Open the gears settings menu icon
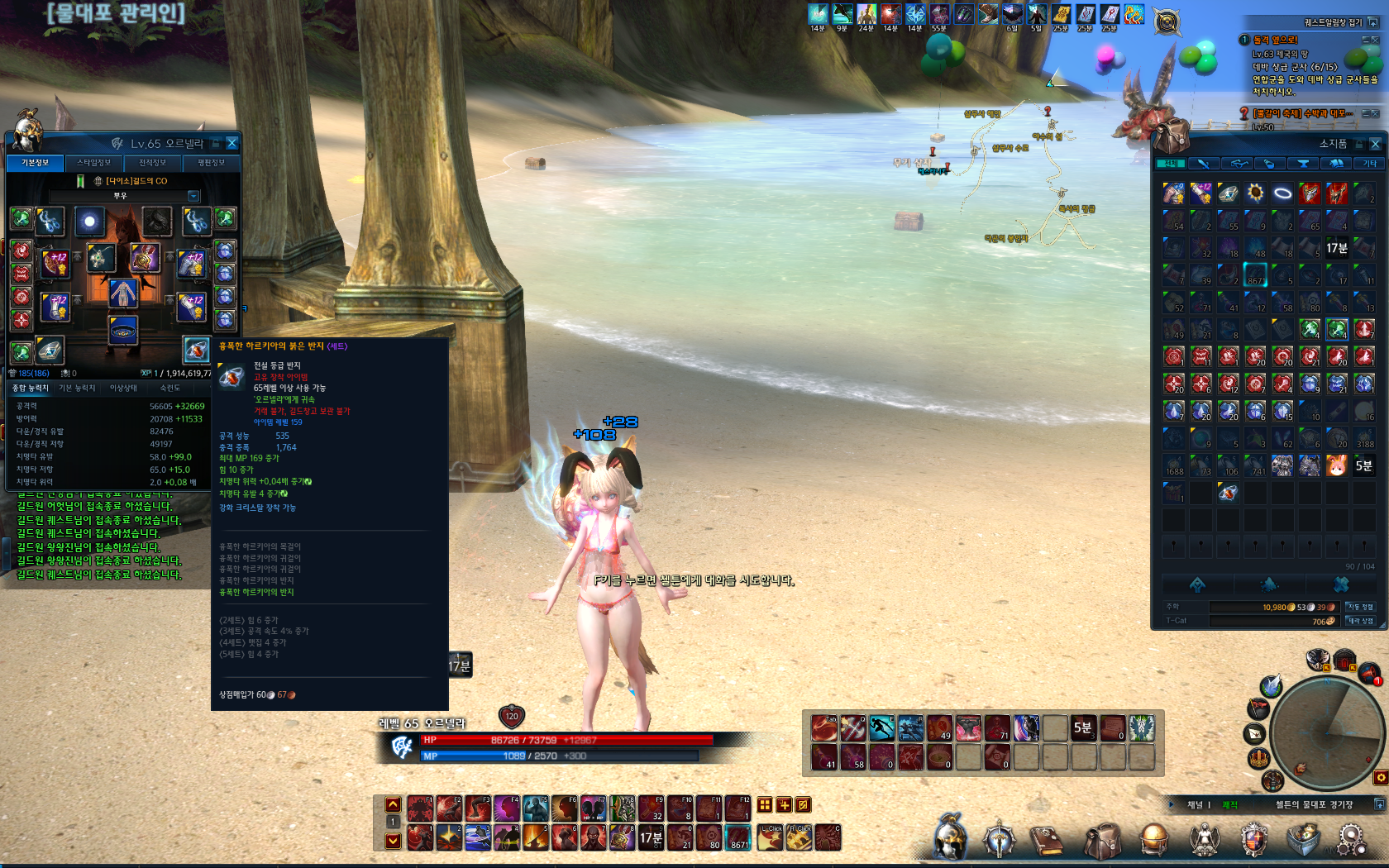Viewport: 1389px width, 868px height. [1351, 839]
